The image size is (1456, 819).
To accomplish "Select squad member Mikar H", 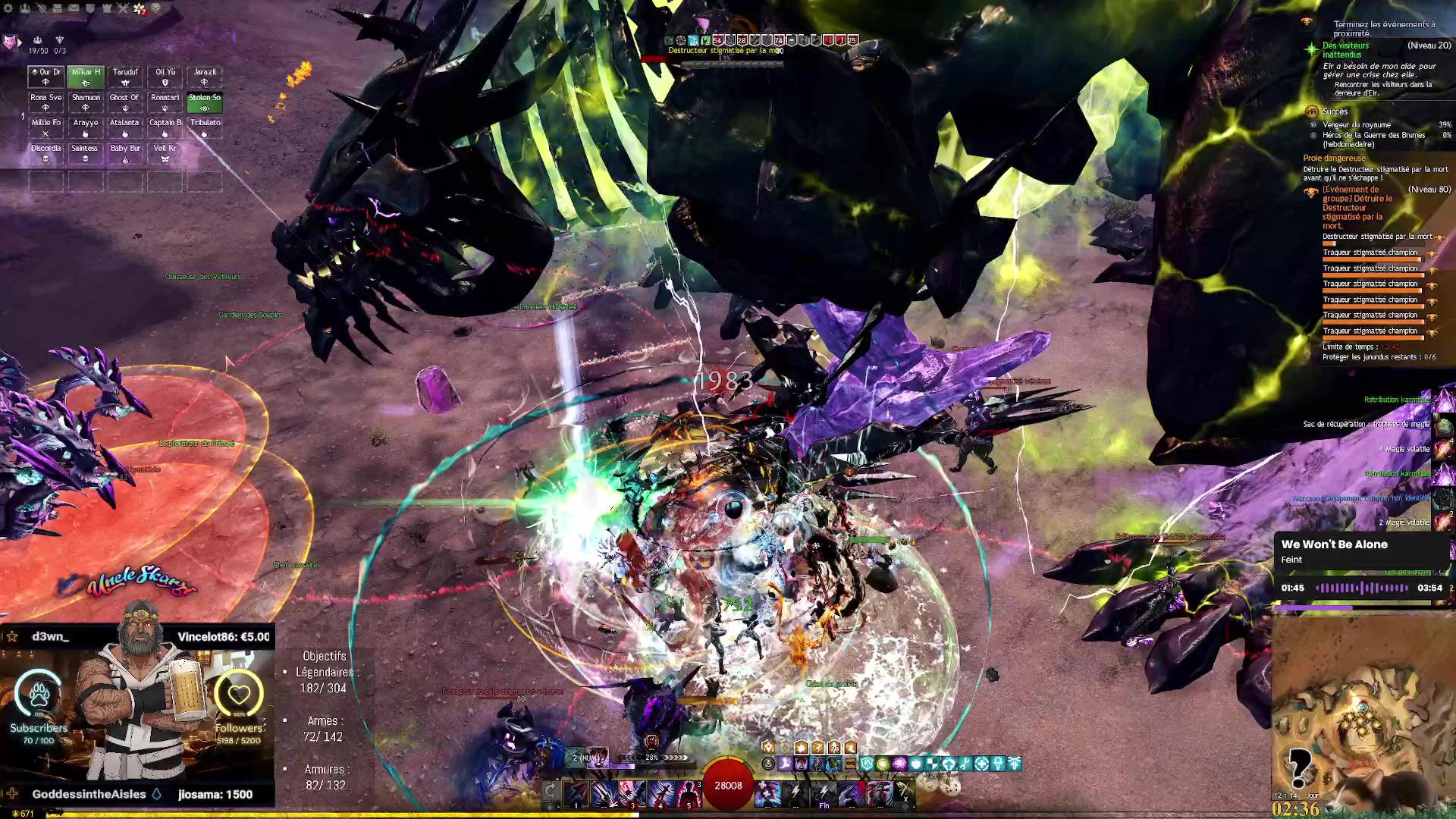I will coord(86,77).
